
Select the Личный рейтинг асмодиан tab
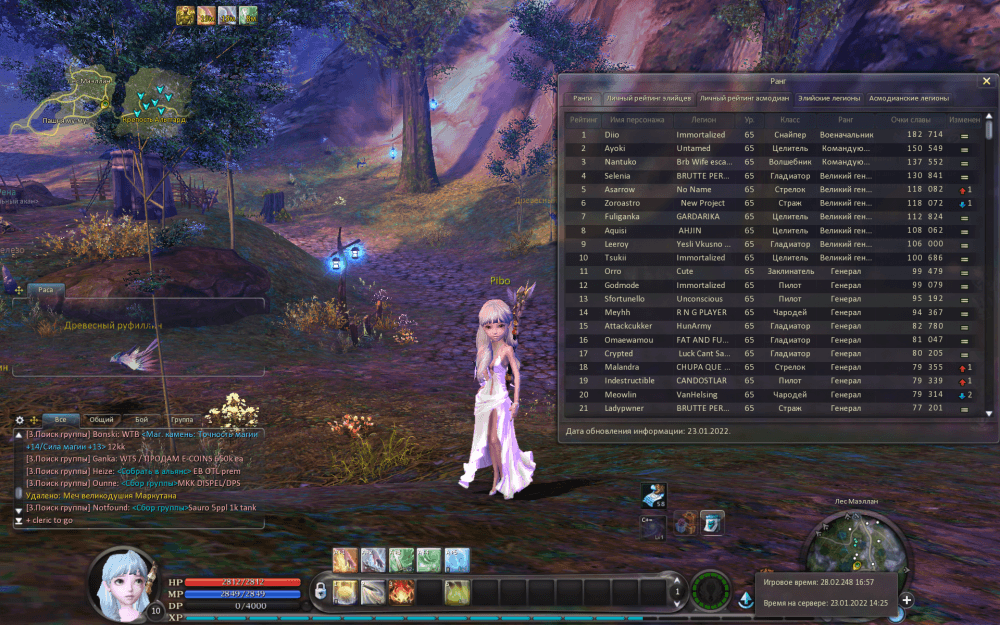coord(743,98)
